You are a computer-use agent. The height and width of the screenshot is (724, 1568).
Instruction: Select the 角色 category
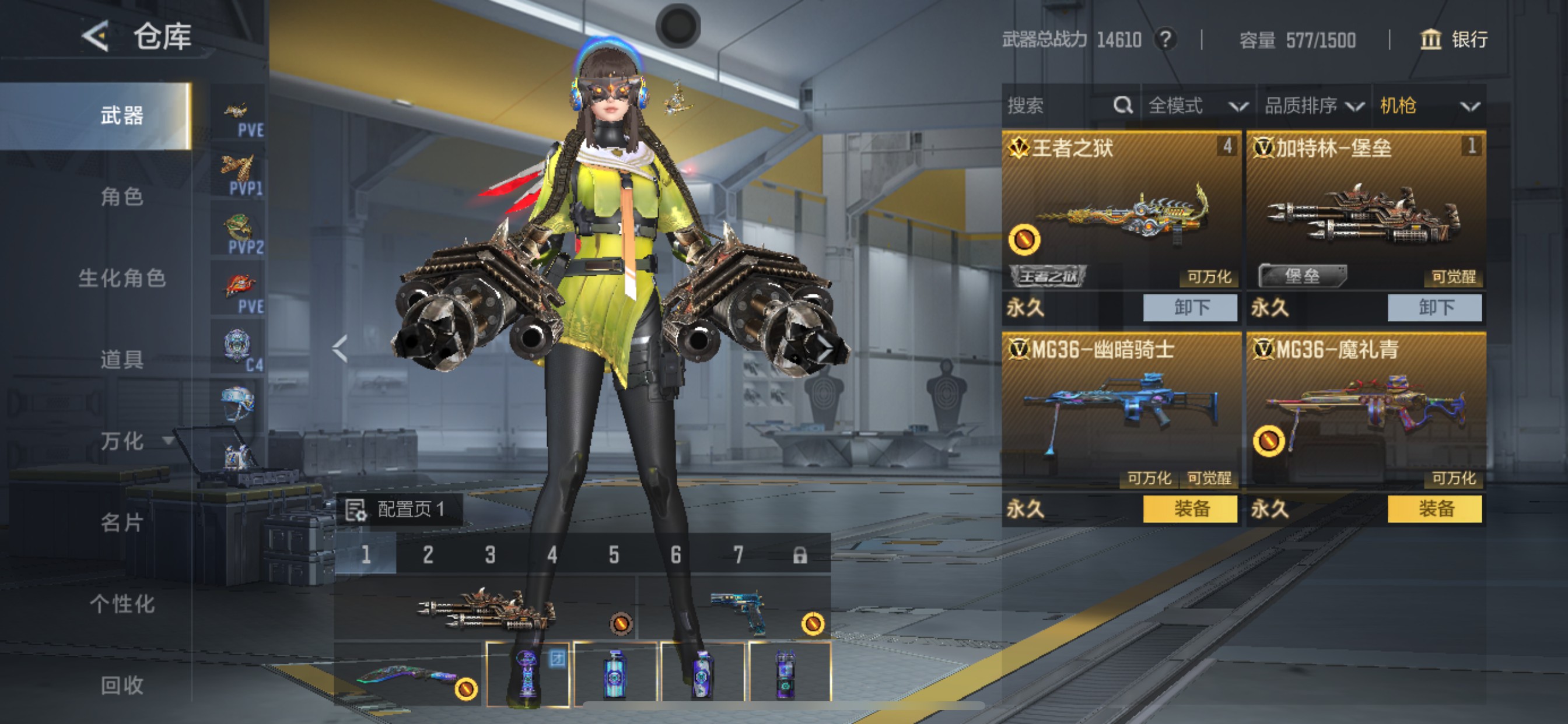pyautogui.click(x=122, y=196)
